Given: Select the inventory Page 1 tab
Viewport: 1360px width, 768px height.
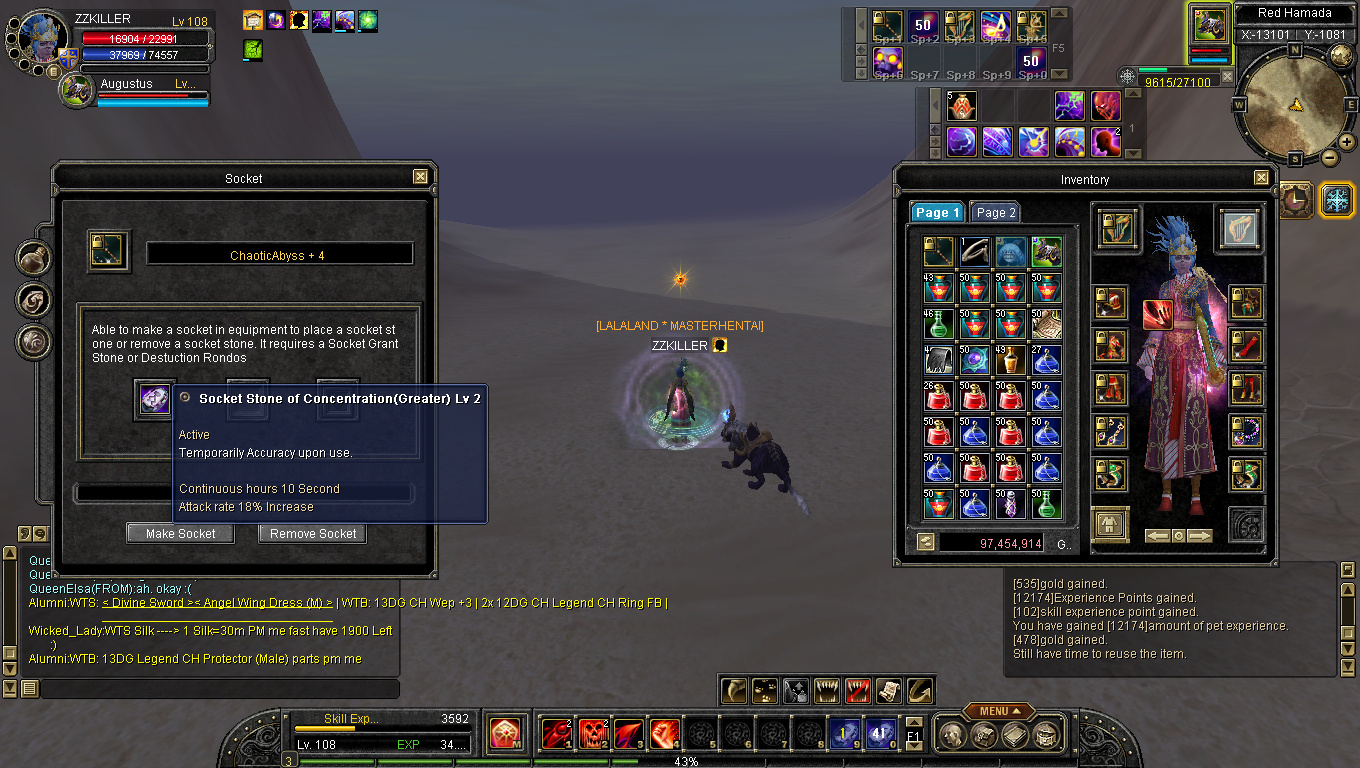Looking at the screenshot, I should tap(937, 213).
